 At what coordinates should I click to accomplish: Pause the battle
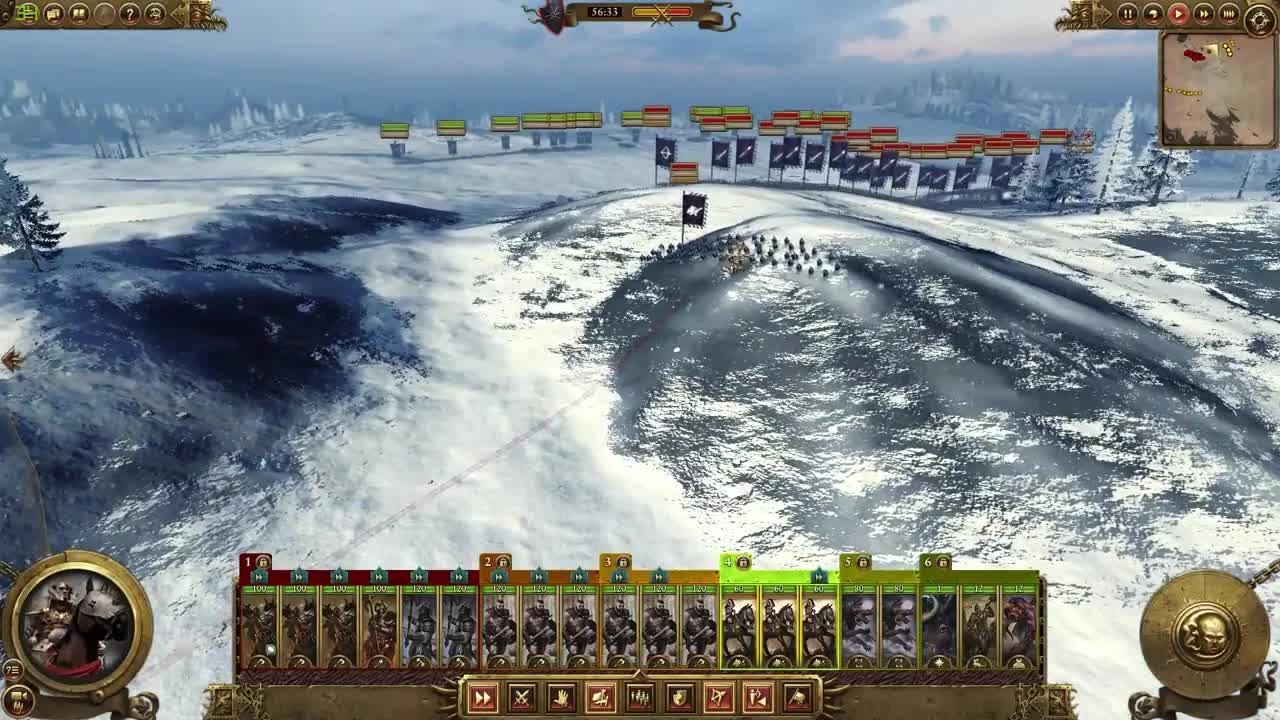pyautogui.click(x=1128, y=13)
